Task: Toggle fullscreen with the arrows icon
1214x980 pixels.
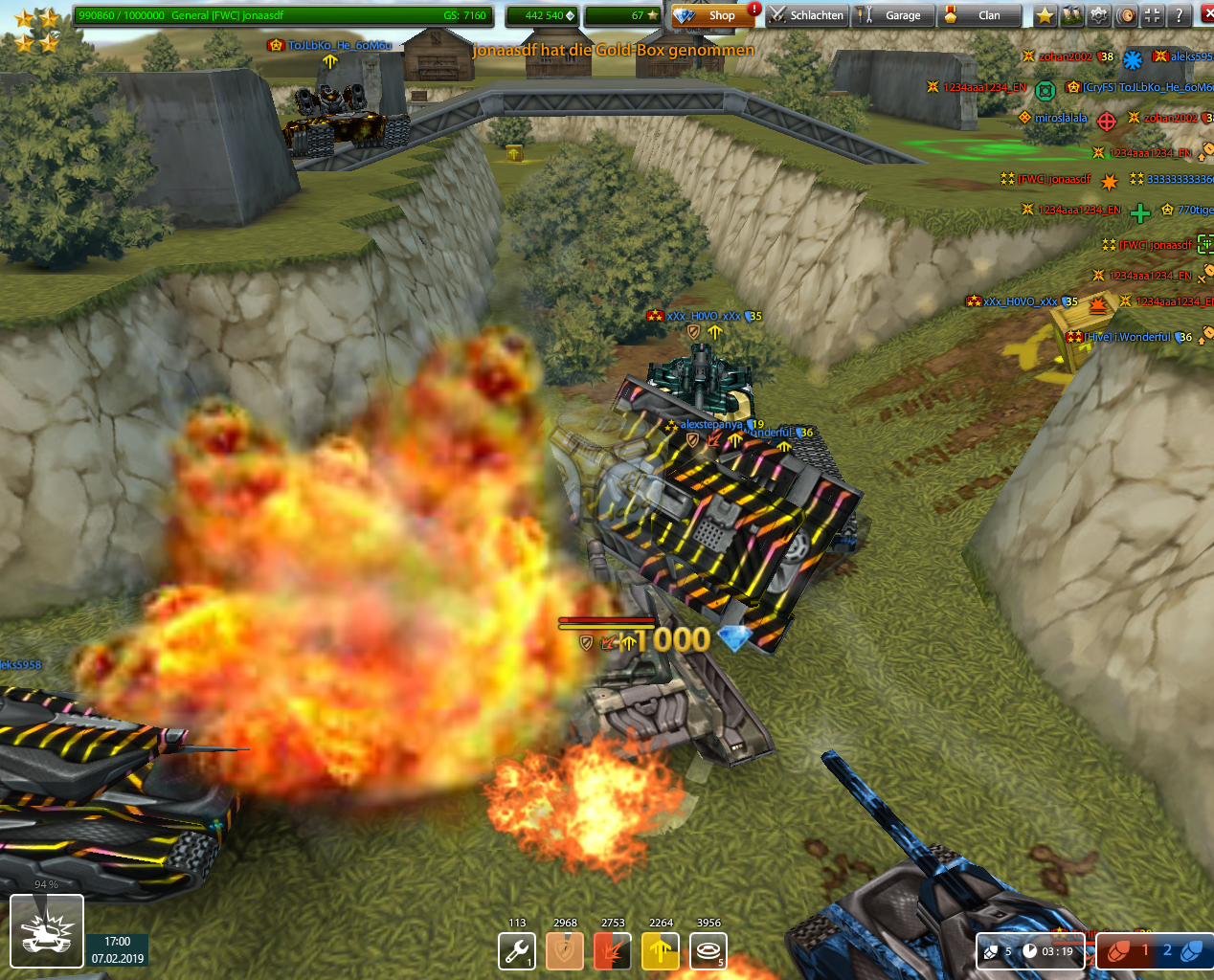Action: [1153, 15]
